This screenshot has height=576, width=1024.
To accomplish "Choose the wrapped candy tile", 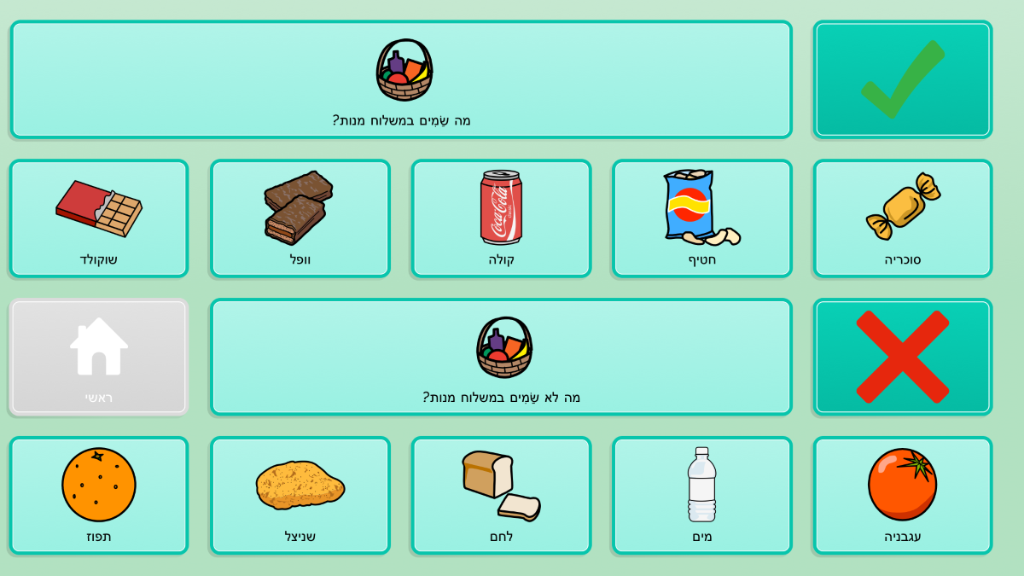I will (902, 218).
